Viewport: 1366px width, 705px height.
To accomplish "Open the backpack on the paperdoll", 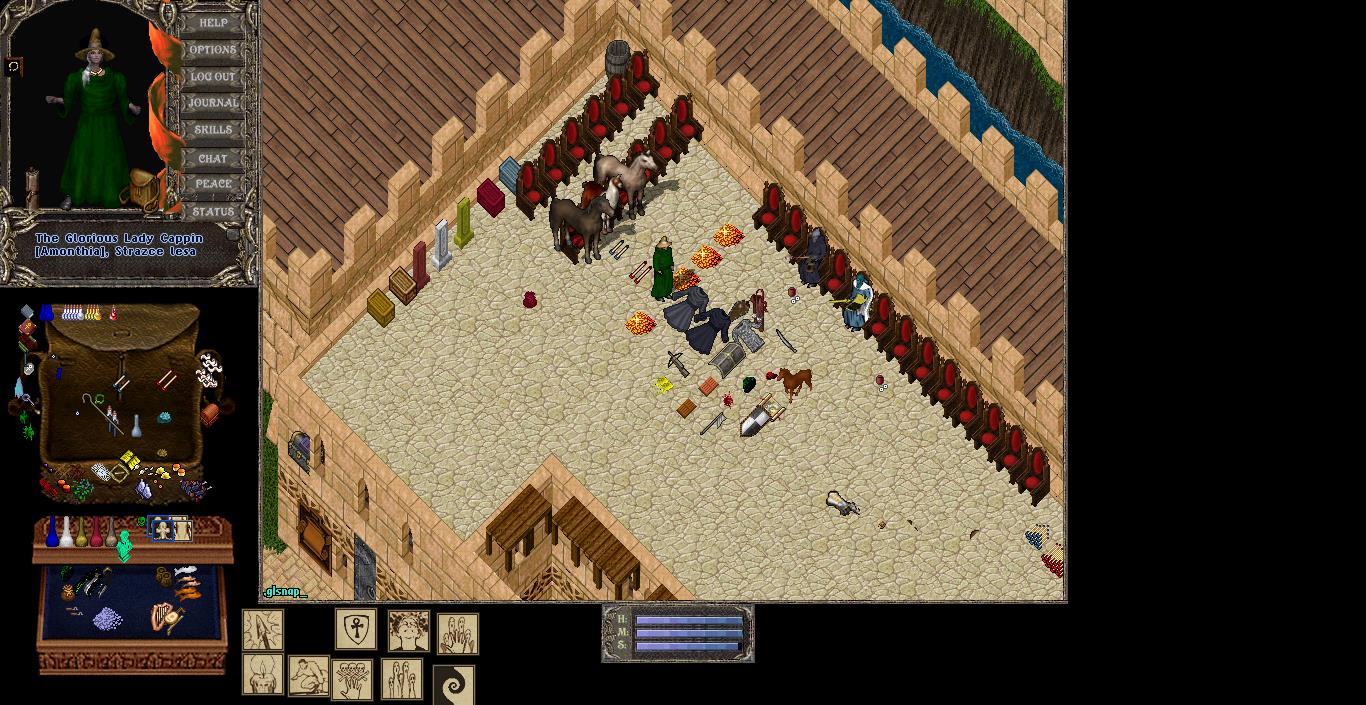I will pyautogui.click(x=143, y=189).
